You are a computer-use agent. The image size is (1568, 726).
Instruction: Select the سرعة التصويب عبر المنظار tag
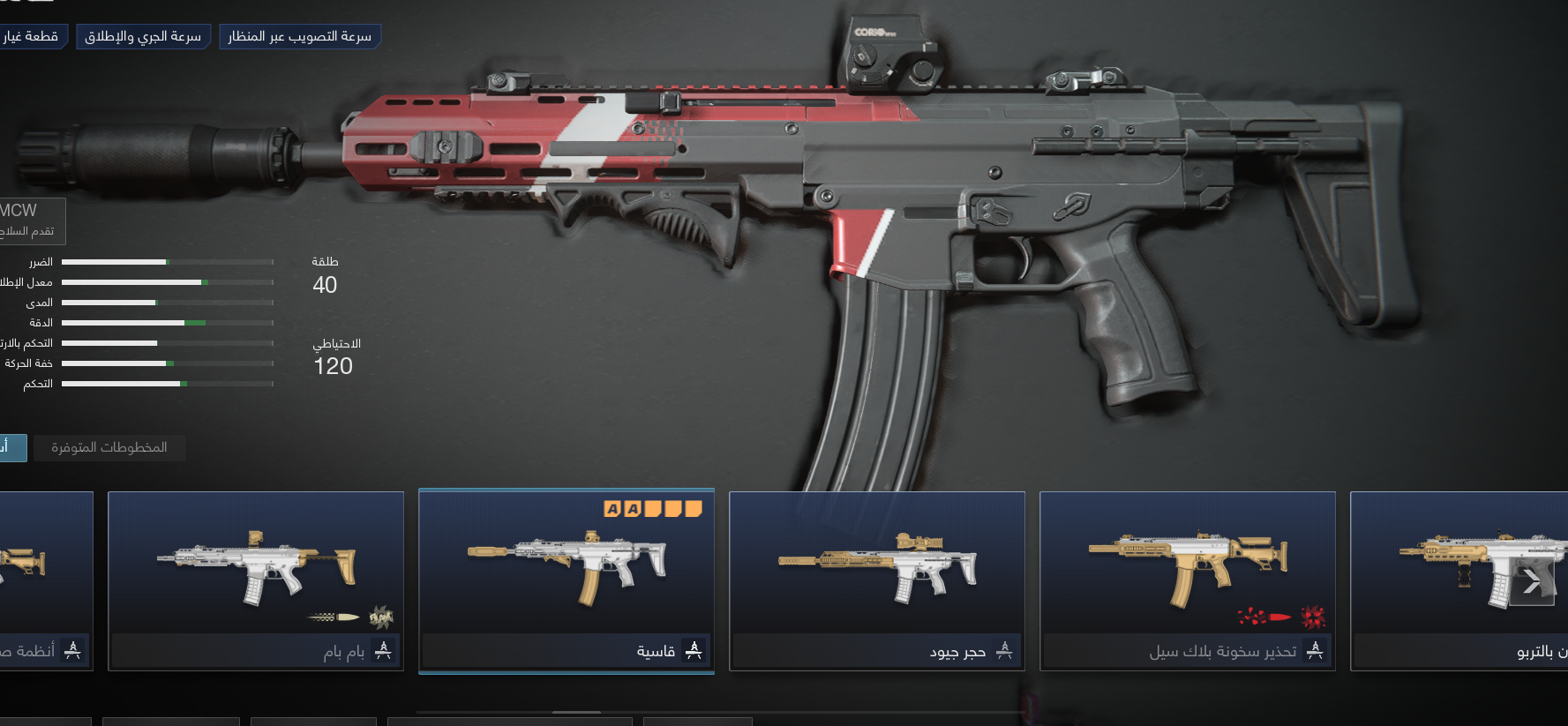point(299,36)
